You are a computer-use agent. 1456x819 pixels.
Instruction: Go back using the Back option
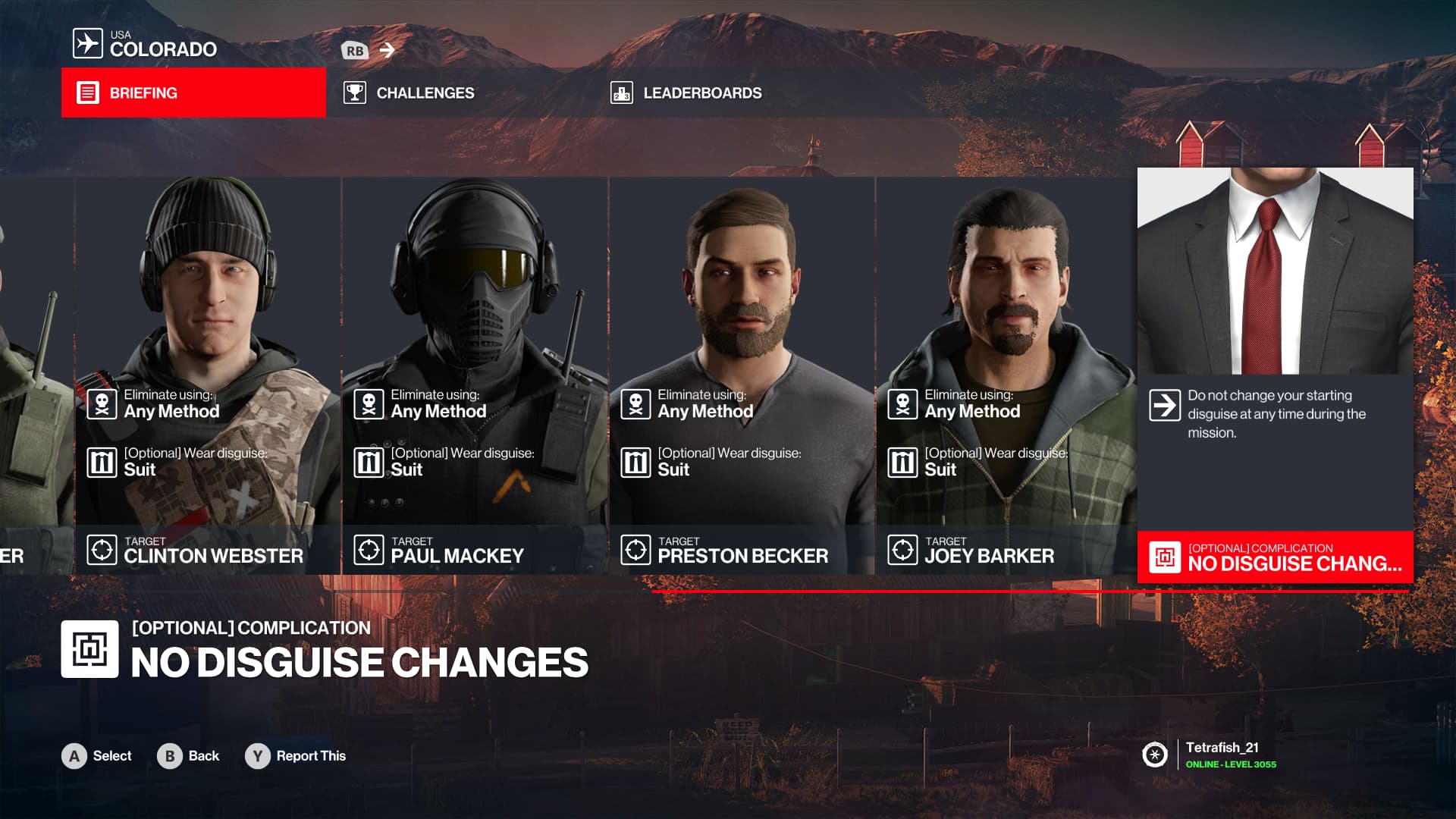(x=188, y=756)
